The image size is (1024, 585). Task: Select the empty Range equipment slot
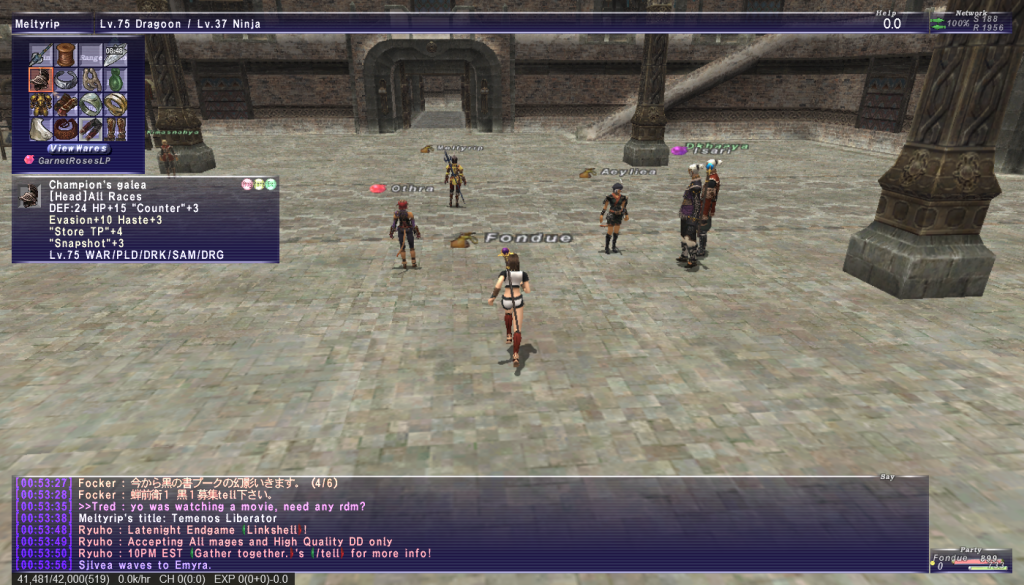(90, 54)
